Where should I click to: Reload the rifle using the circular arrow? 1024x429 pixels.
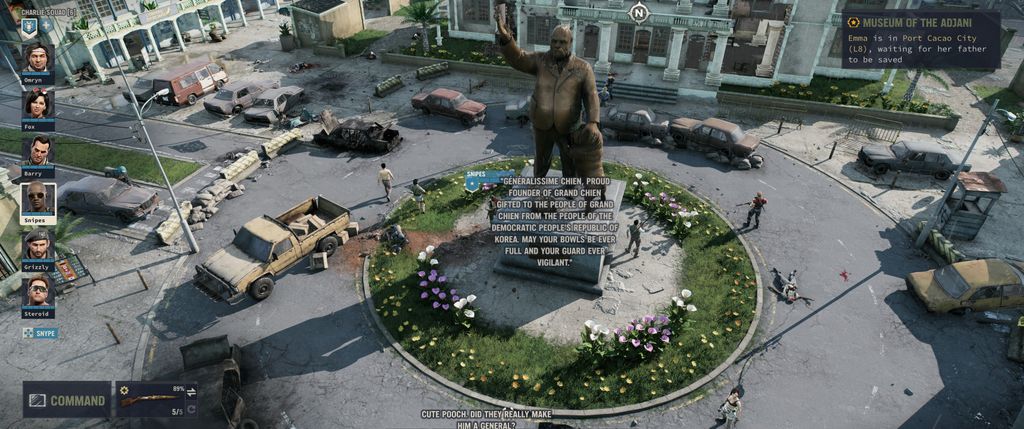191,409
